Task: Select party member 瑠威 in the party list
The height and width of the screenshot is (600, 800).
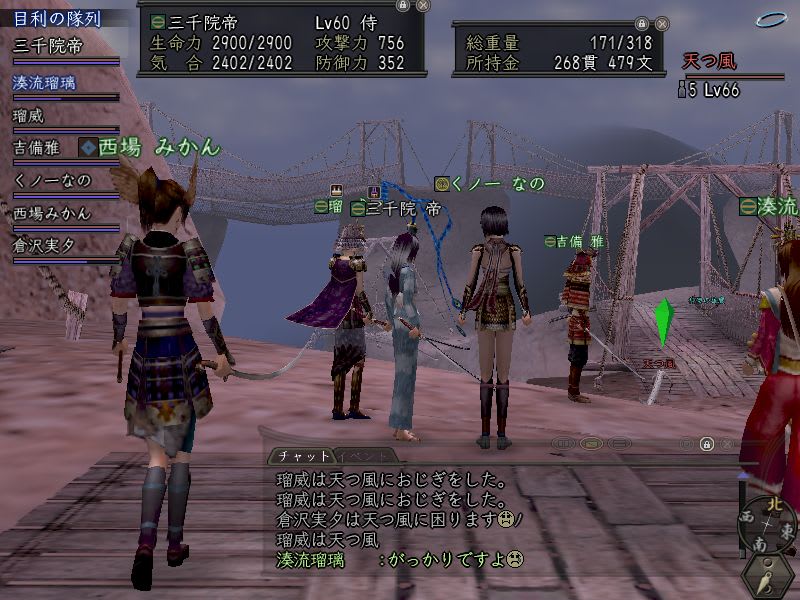Action: click(30, 115)
